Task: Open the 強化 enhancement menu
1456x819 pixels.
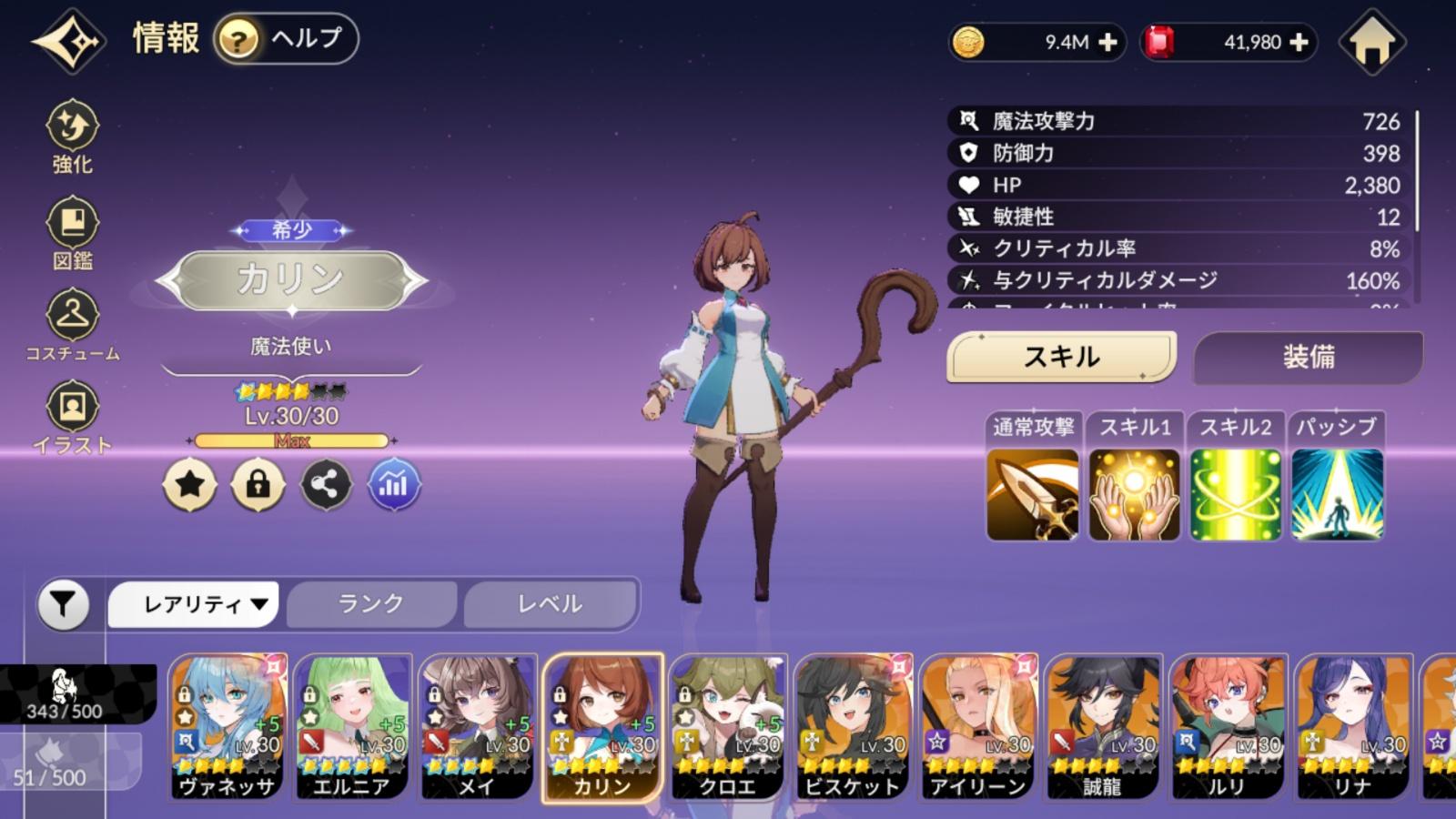Action: (72, 136)
